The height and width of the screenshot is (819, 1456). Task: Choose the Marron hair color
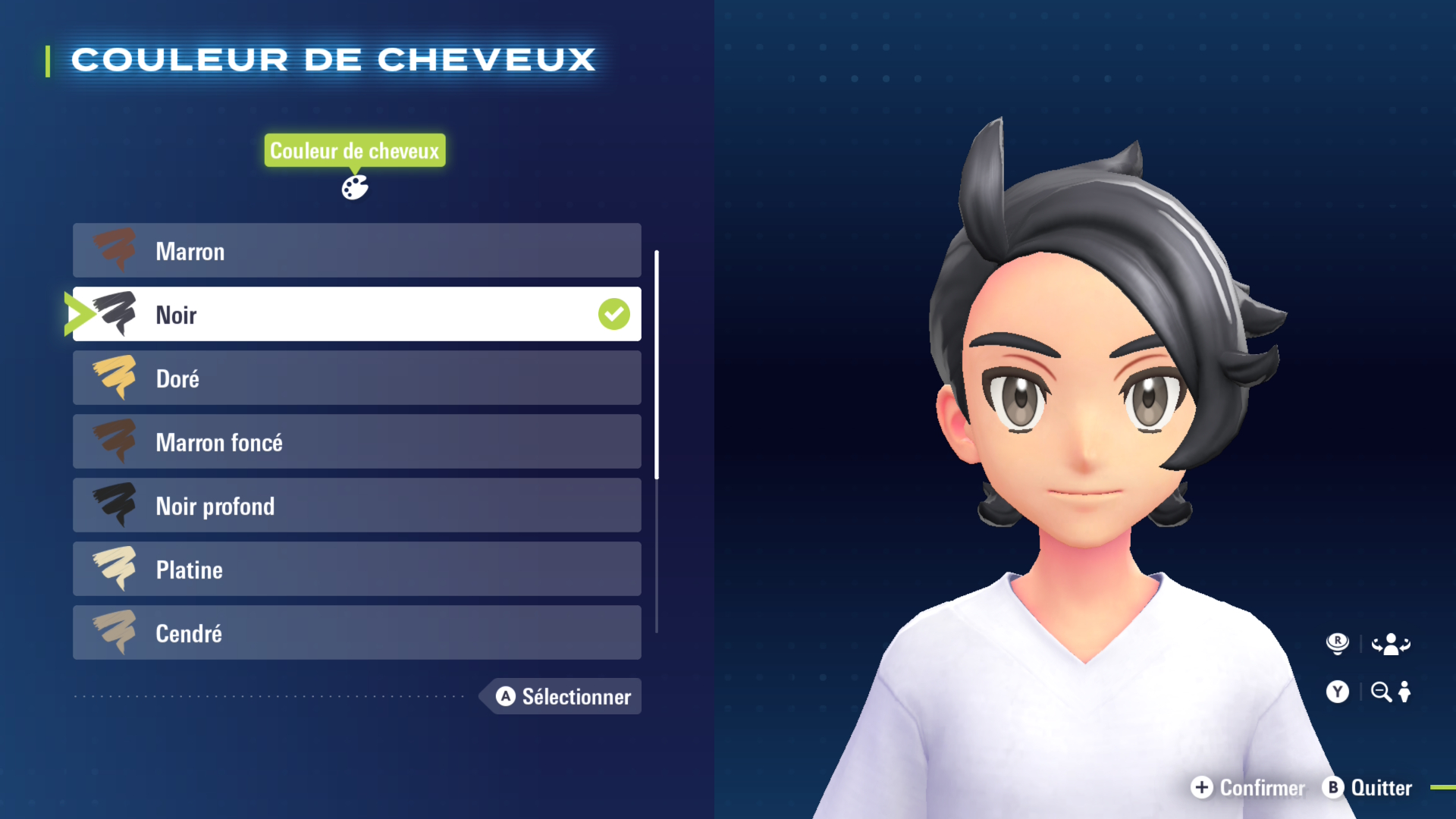point(356,251)
